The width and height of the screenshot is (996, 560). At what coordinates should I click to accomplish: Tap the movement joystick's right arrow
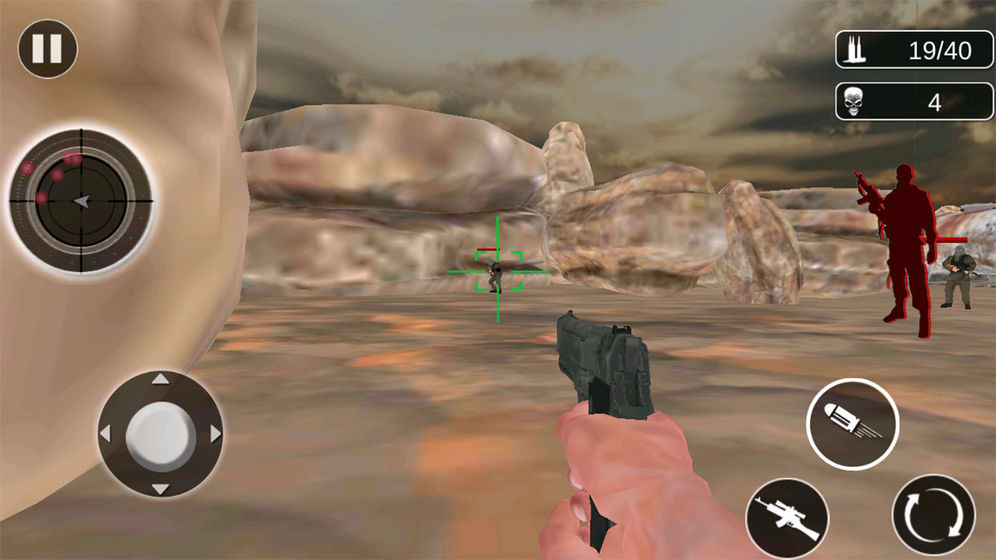coord(214,434)
